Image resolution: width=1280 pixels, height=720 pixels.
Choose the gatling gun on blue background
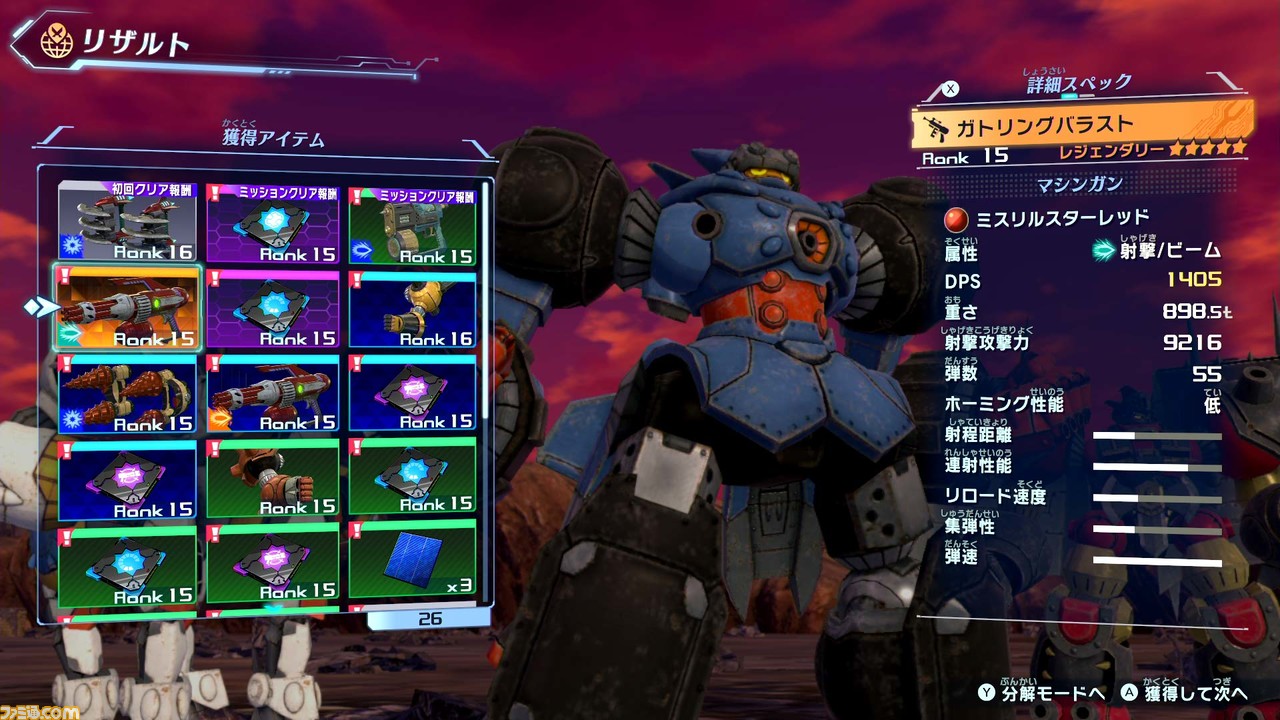(x=271, y=392)
